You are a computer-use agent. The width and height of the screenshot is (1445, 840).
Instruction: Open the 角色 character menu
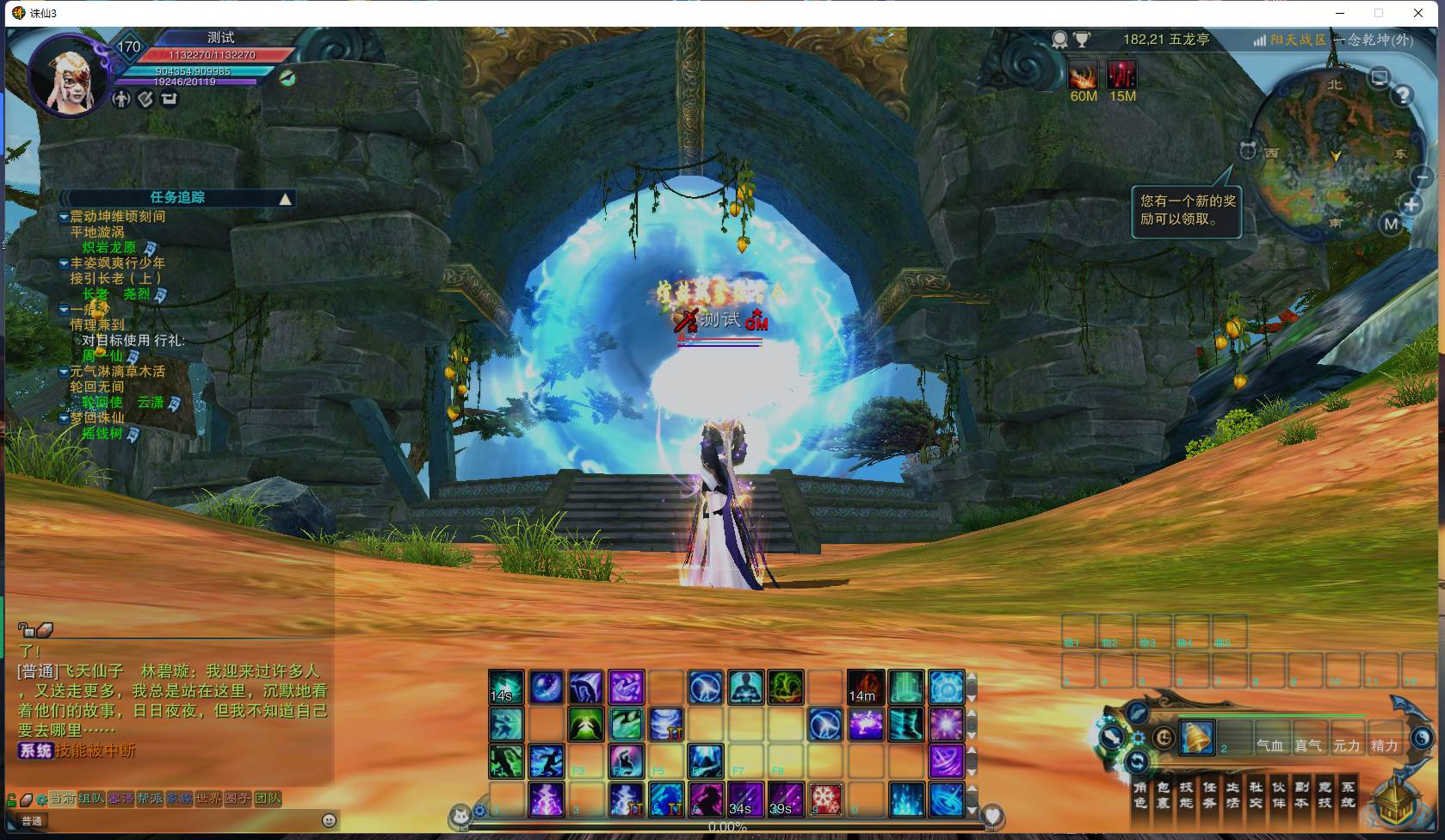[1140, 794]
